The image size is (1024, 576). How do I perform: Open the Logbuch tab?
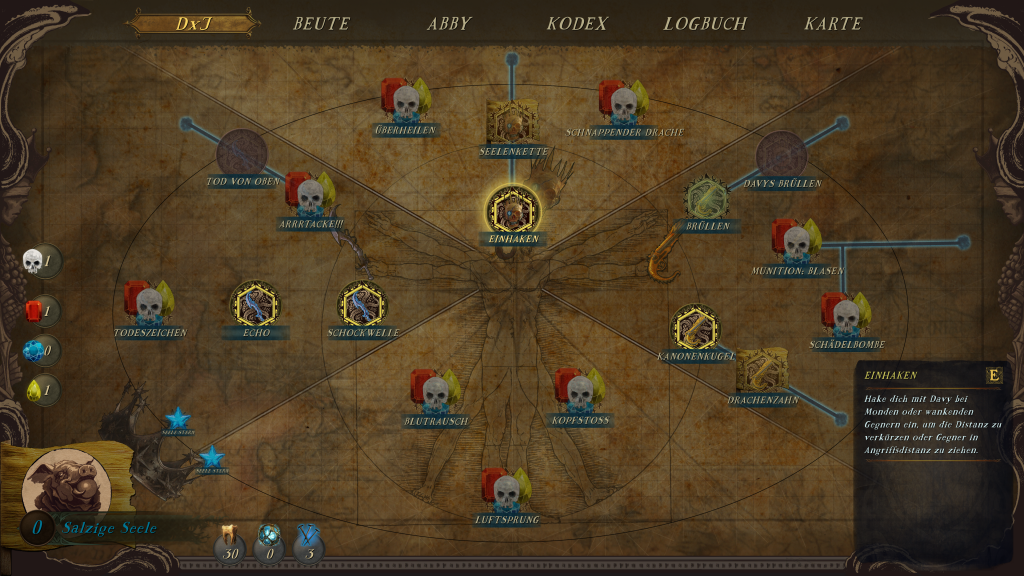tap(705, 23)
